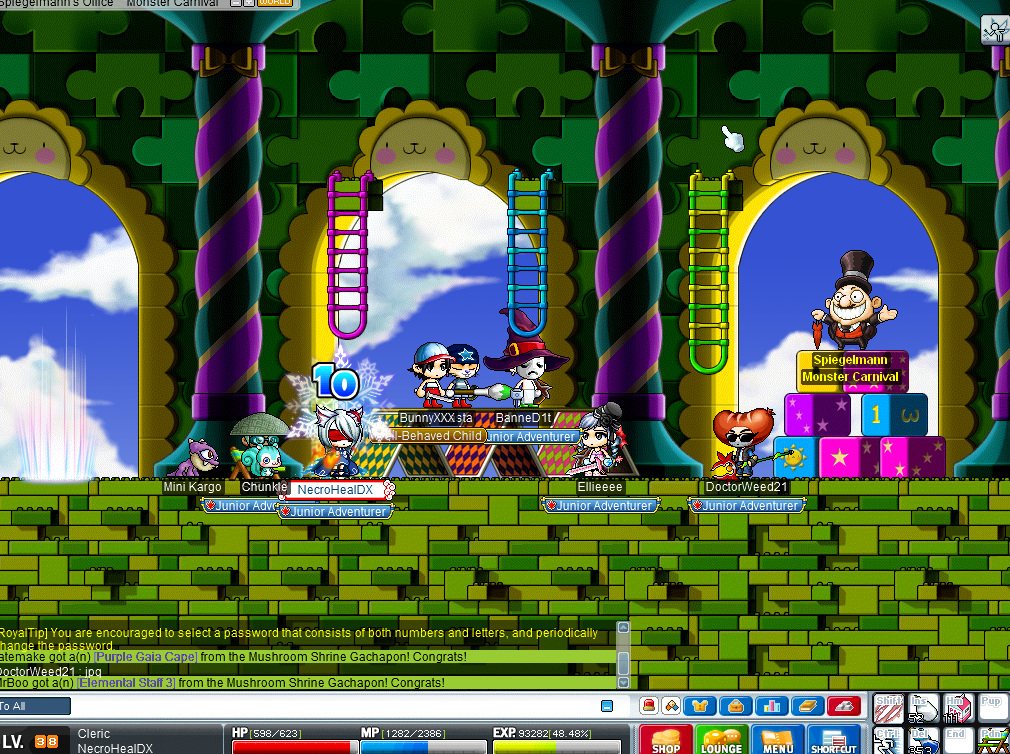Click the "To All" chat target selector
This screenshot has width=1010, height=754.
(35, 706)
